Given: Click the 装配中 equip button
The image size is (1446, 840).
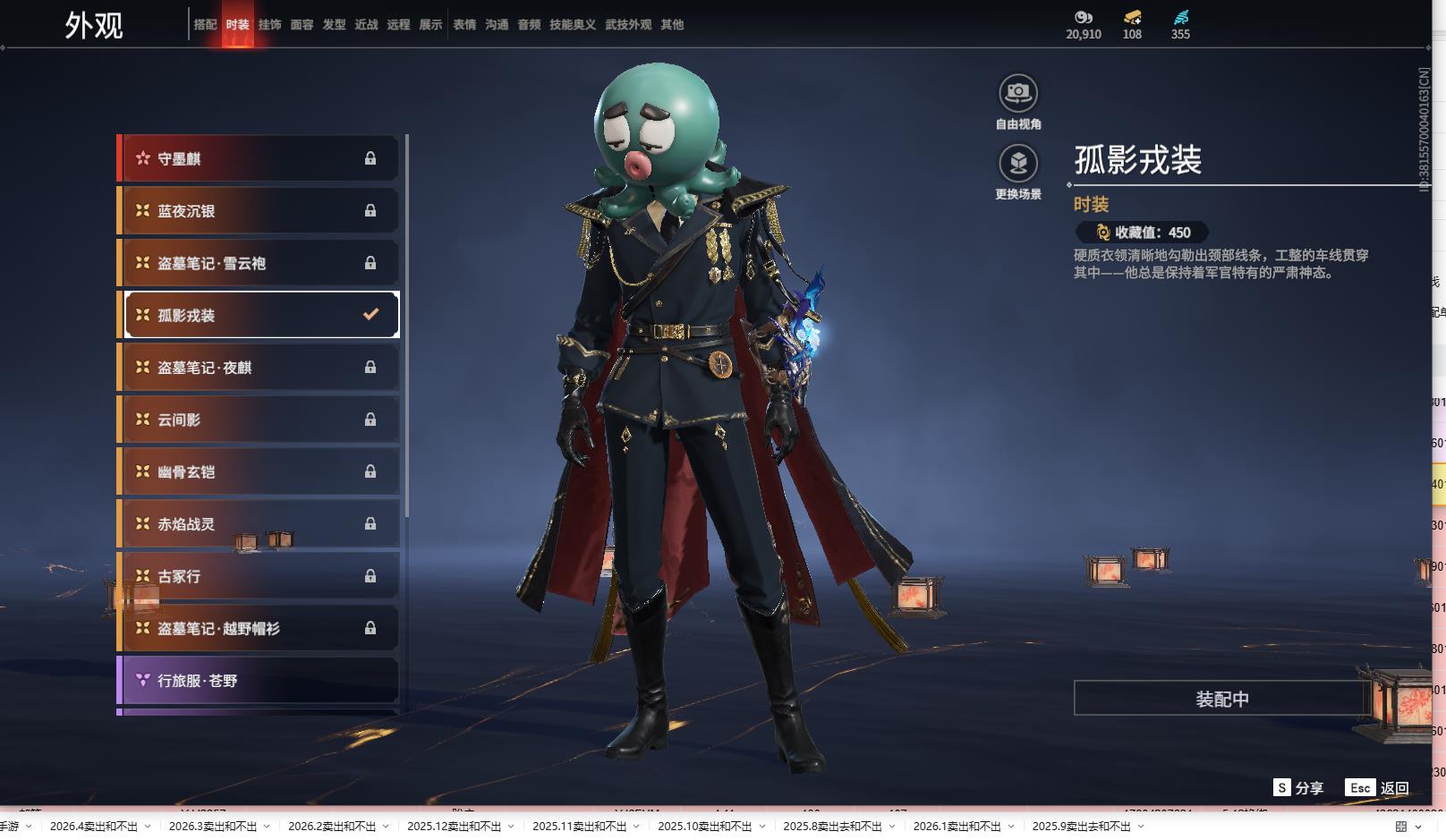Looking at the screenshot, I should [x=1221, y=699].
